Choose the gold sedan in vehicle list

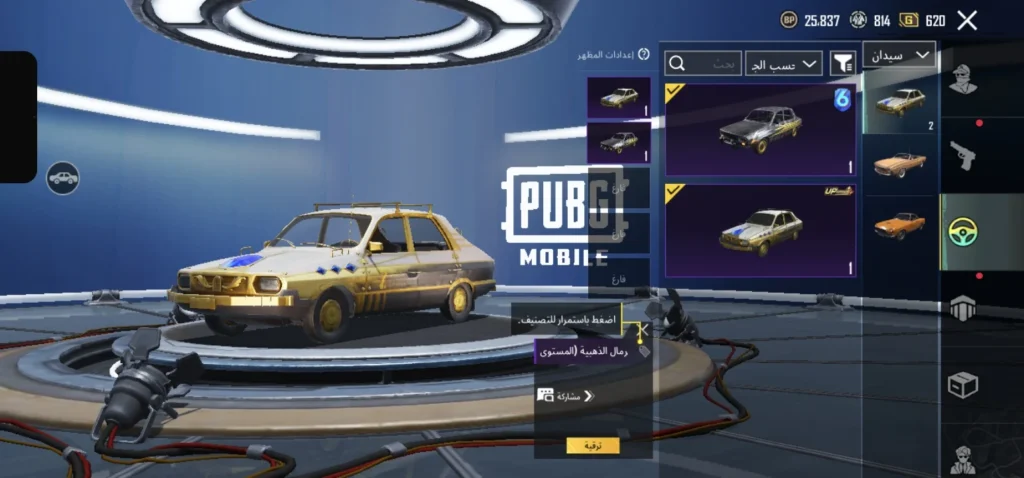click(901, 103)
